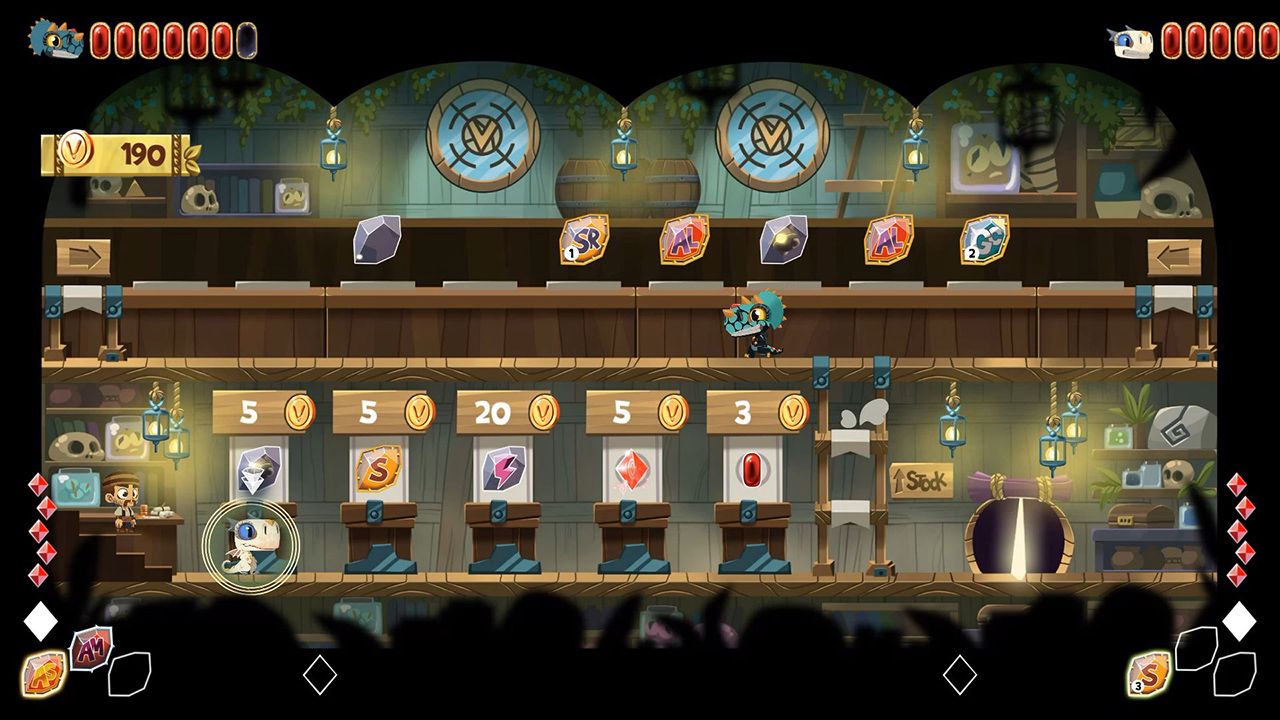Click the left-arrow sign on the right side

click(1172, 257)
